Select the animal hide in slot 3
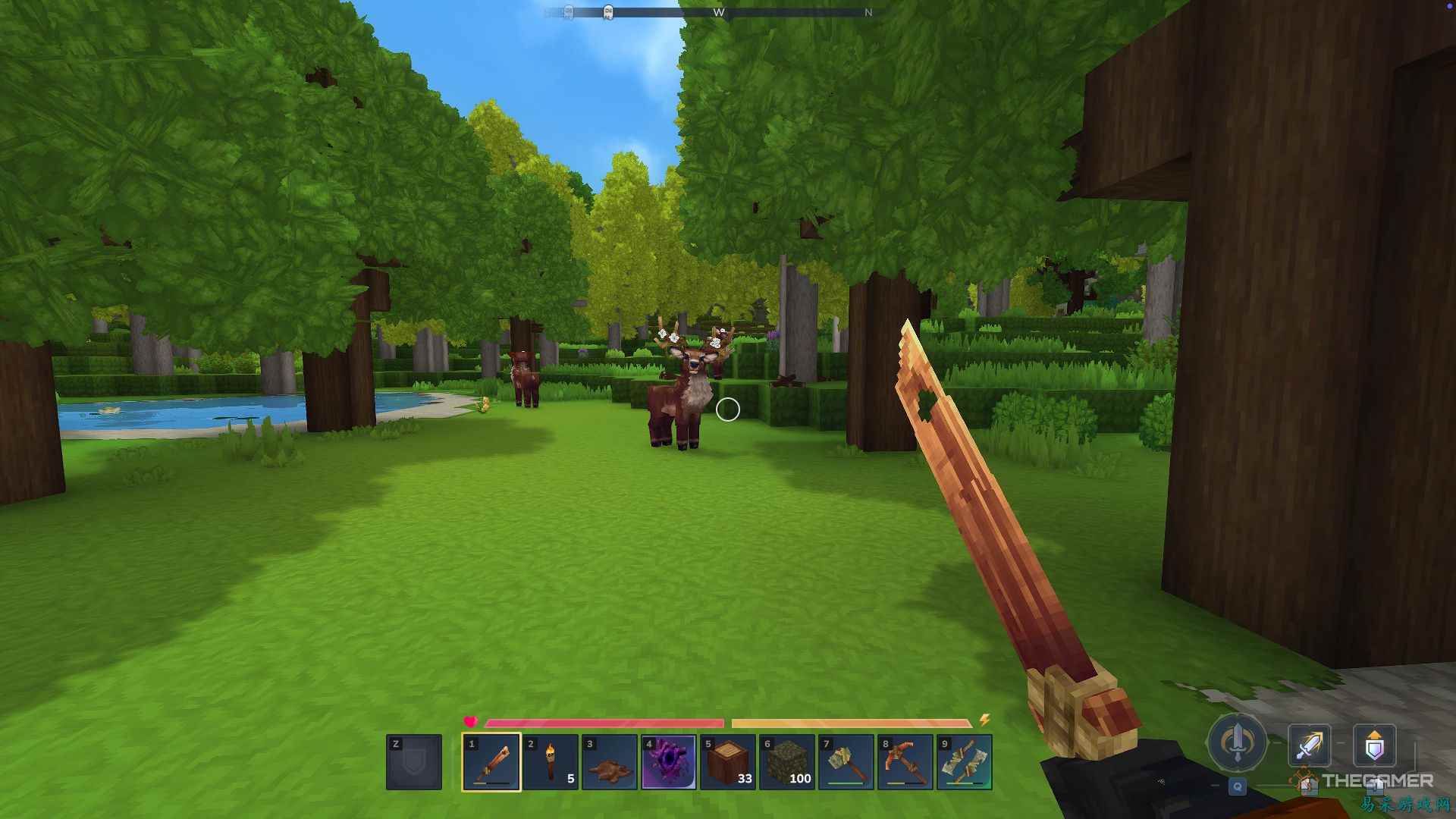The image size is (1456, 819). [x=609, y=762]
